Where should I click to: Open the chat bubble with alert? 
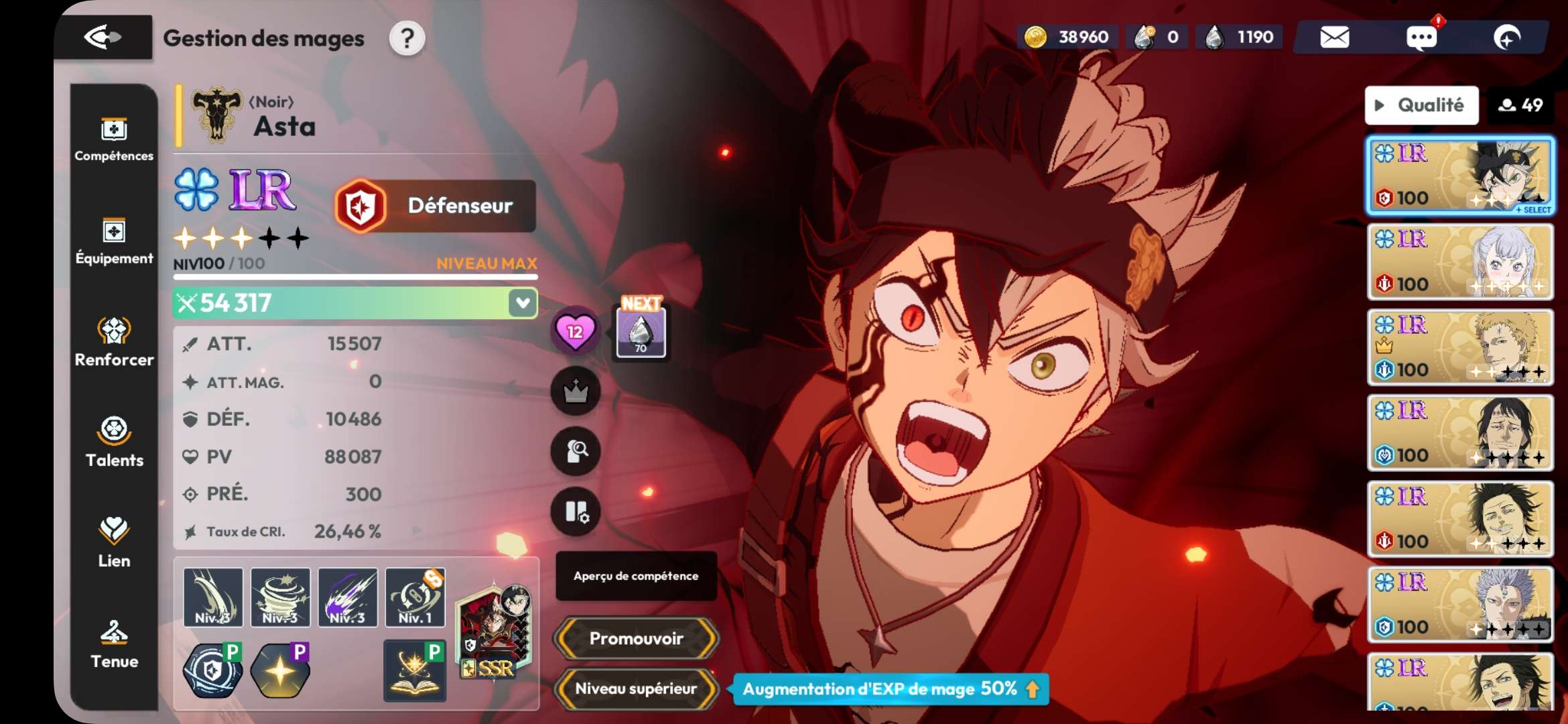[1421, 38]
